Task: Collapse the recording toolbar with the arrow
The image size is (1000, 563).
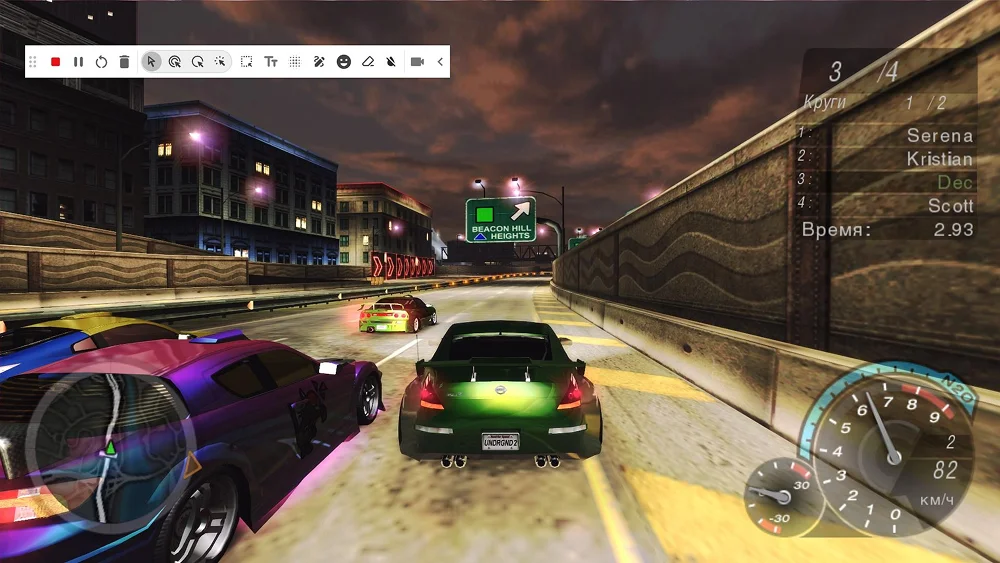Action: [x=440, y=62]
